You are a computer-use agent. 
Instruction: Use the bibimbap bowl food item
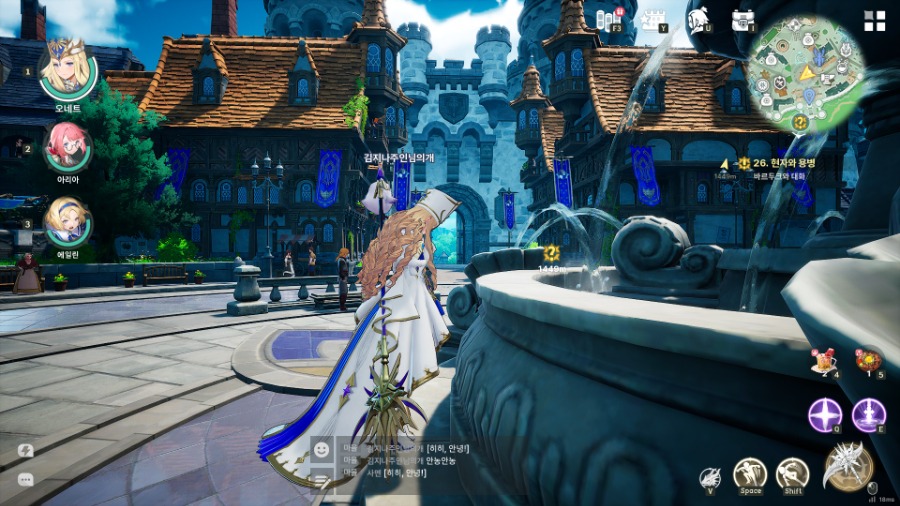coord(868,362)
